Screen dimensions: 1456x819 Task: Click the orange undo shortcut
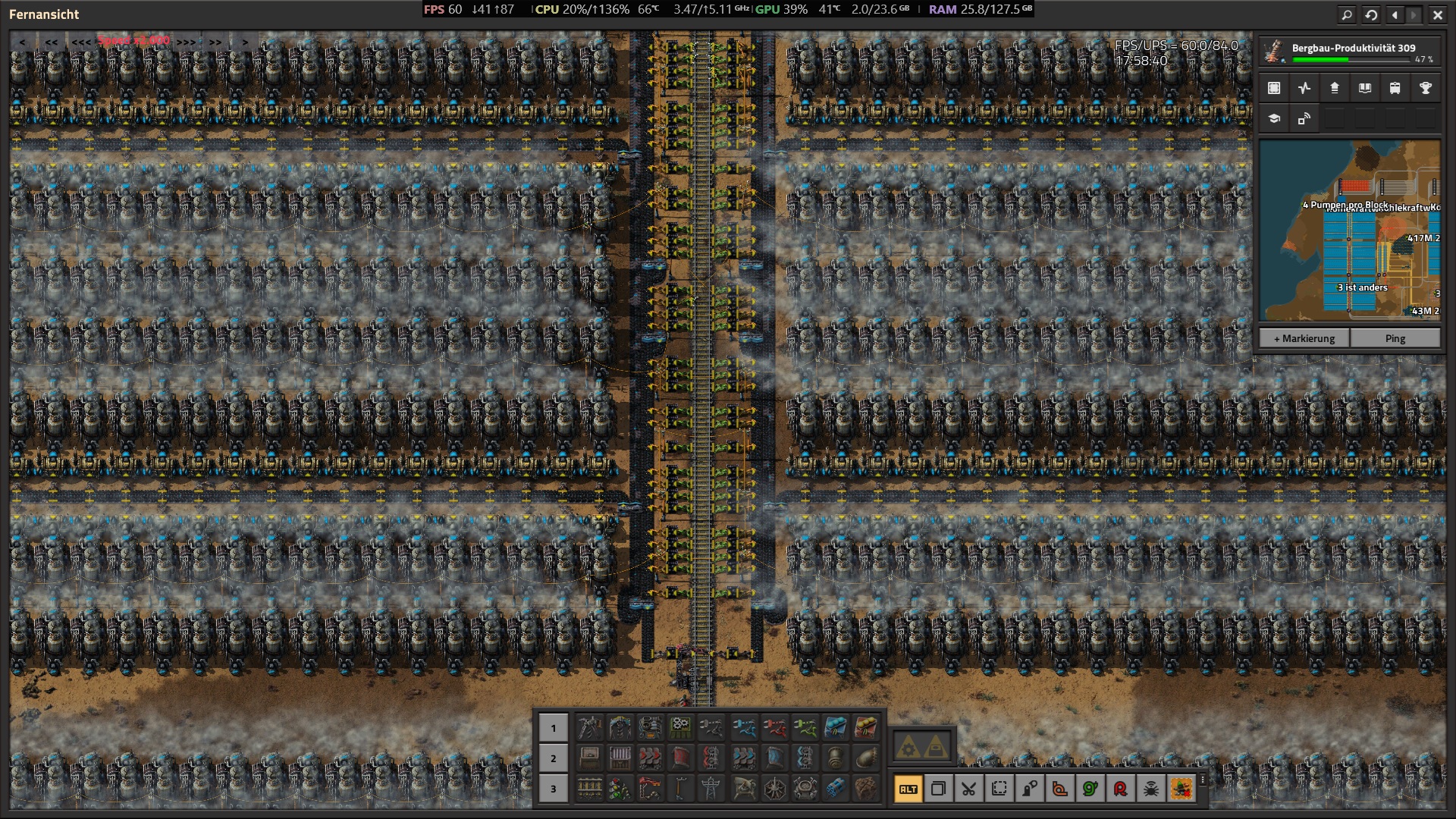pos(1060,789)
